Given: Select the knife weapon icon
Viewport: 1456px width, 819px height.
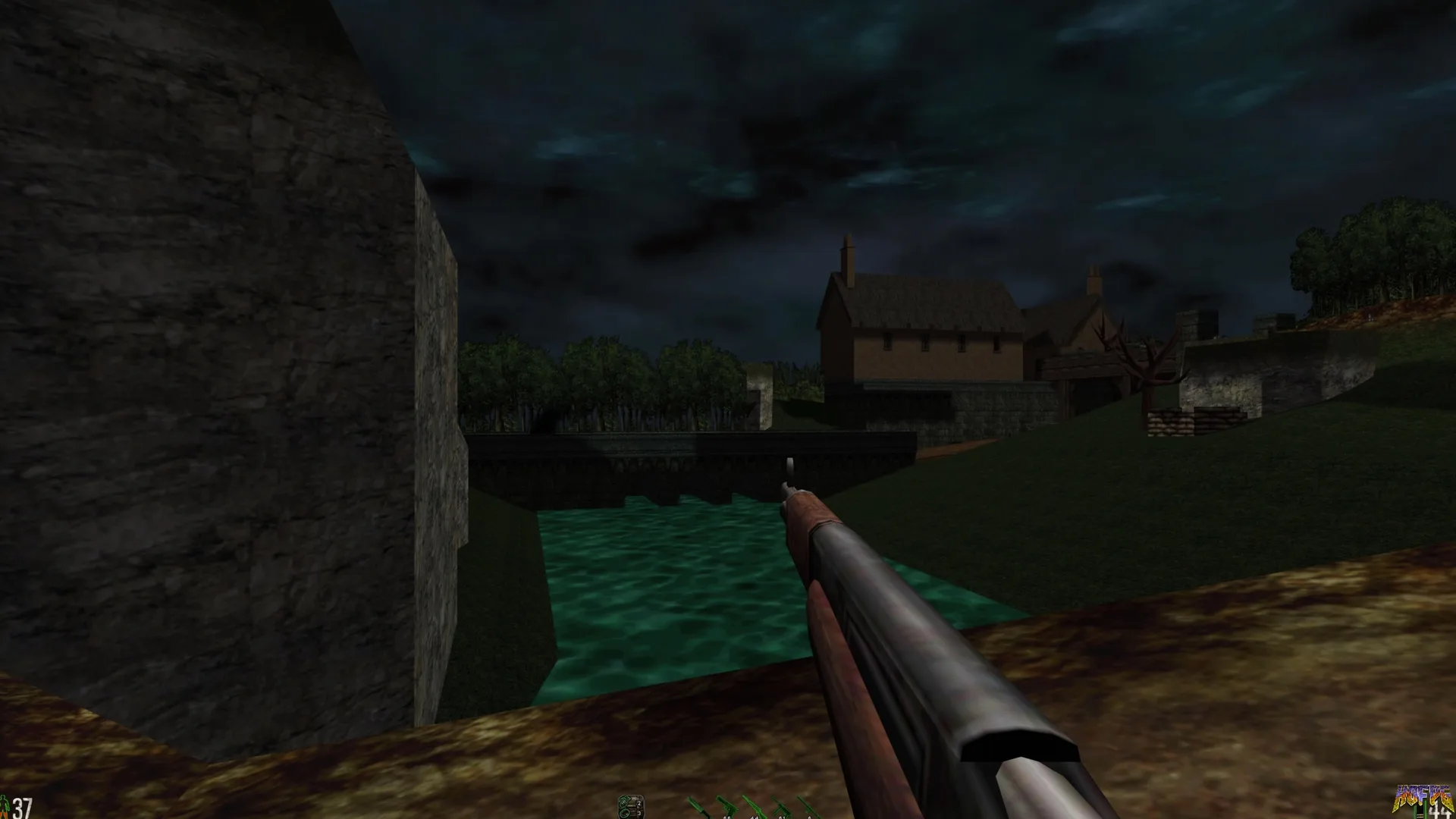Looking at the screenshot, I should pos(698,807).
